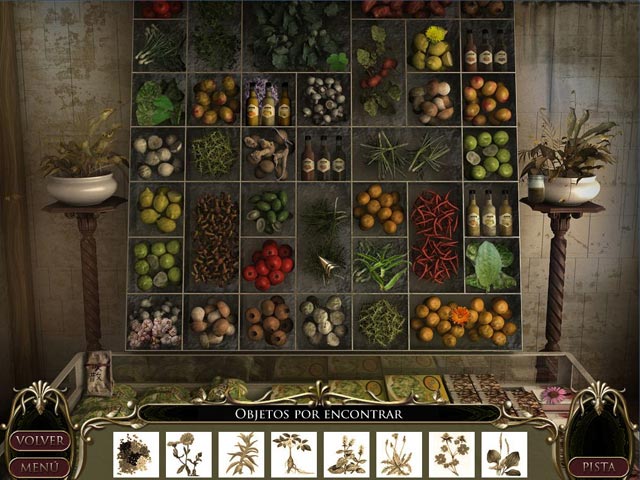
Task: Pick the tall narrow-leaved plant sketch
Action: 241,454
